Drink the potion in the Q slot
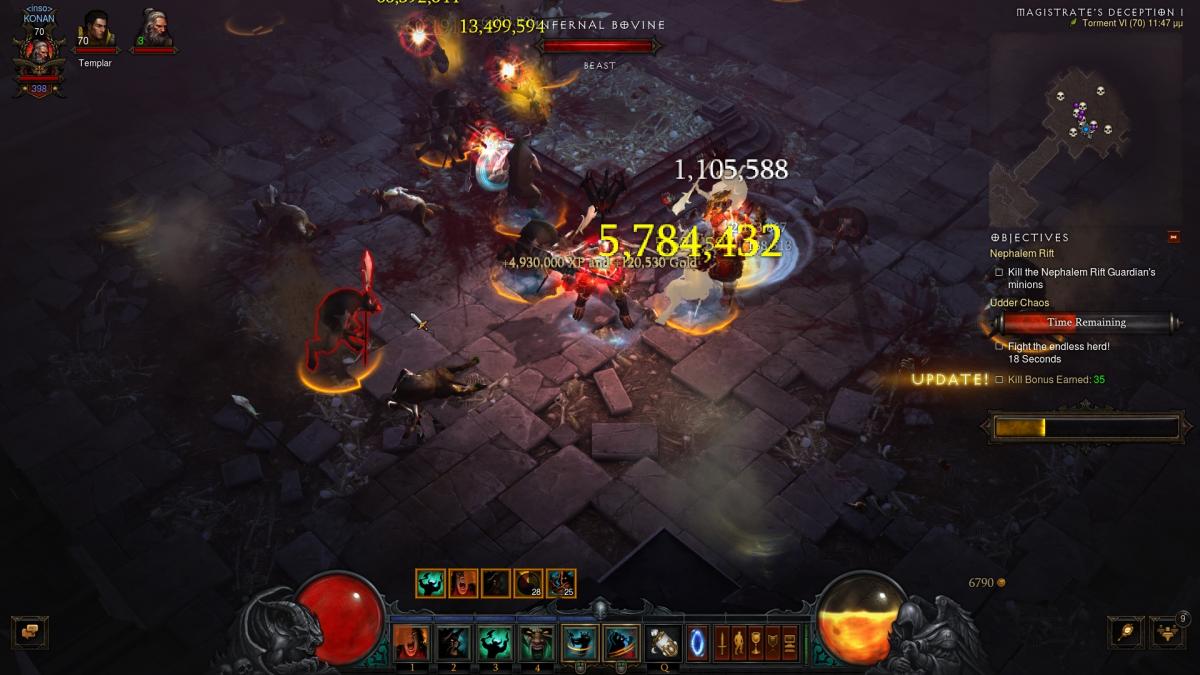Screen dimensions: 1200x675 (x=663, y=642)
